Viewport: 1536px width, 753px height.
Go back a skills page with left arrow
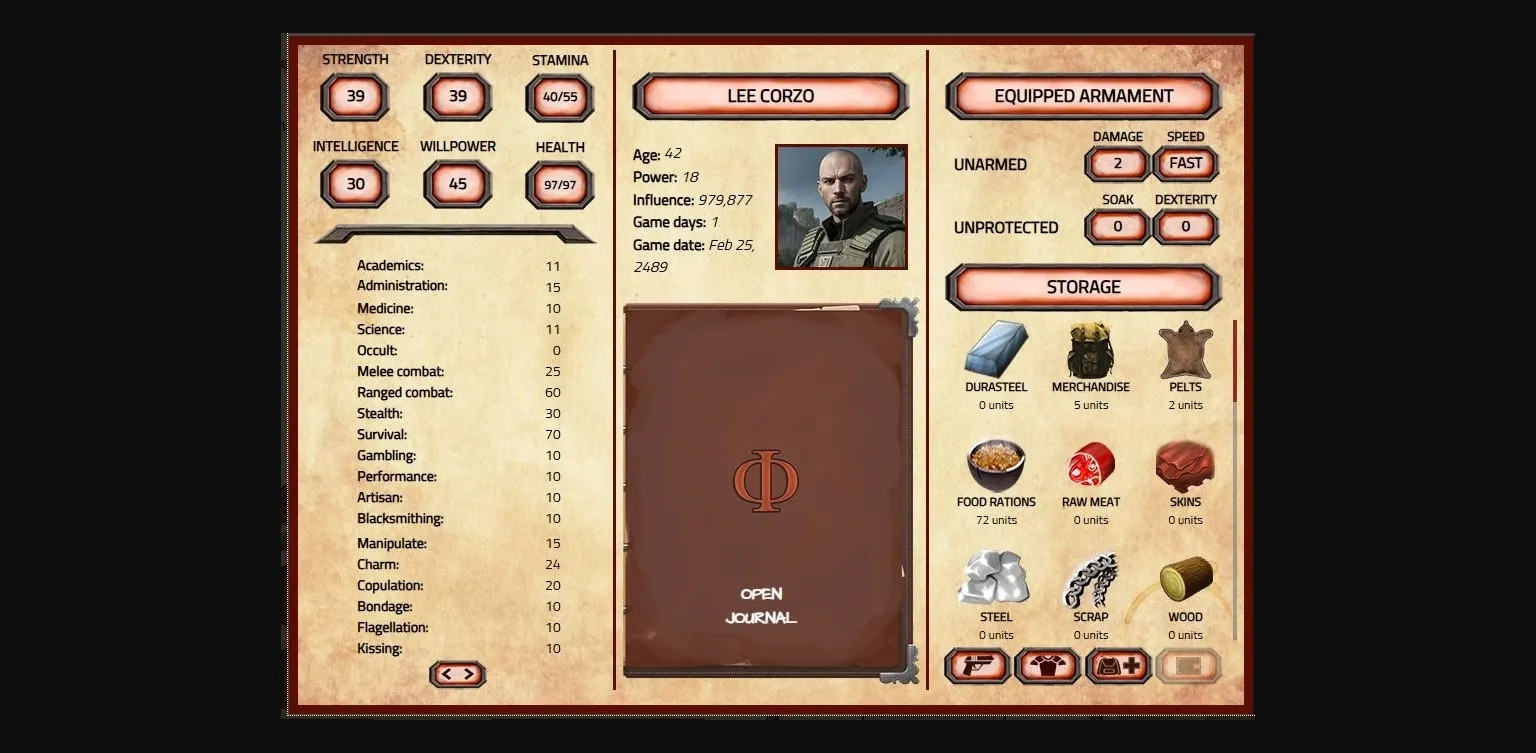448,674
